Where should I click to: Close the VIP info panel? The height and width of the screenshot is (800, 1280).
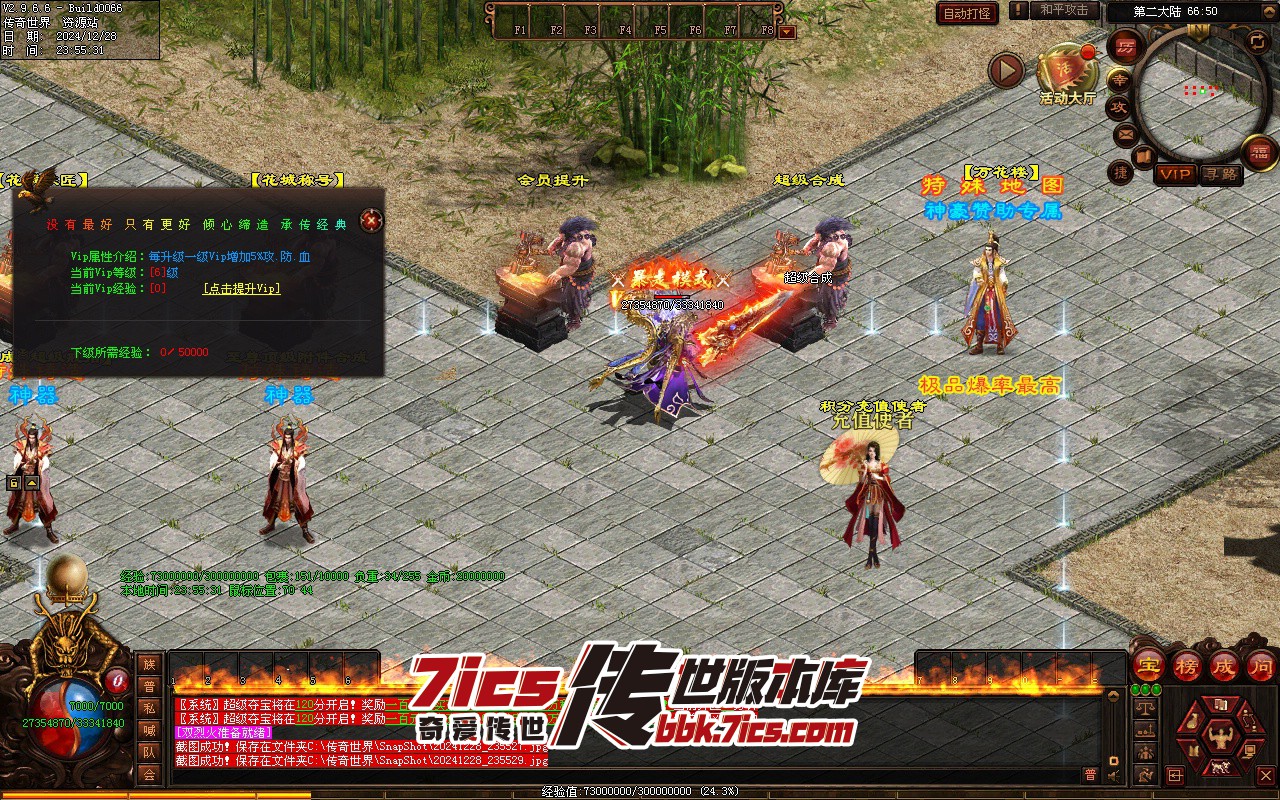coord(371,220)
